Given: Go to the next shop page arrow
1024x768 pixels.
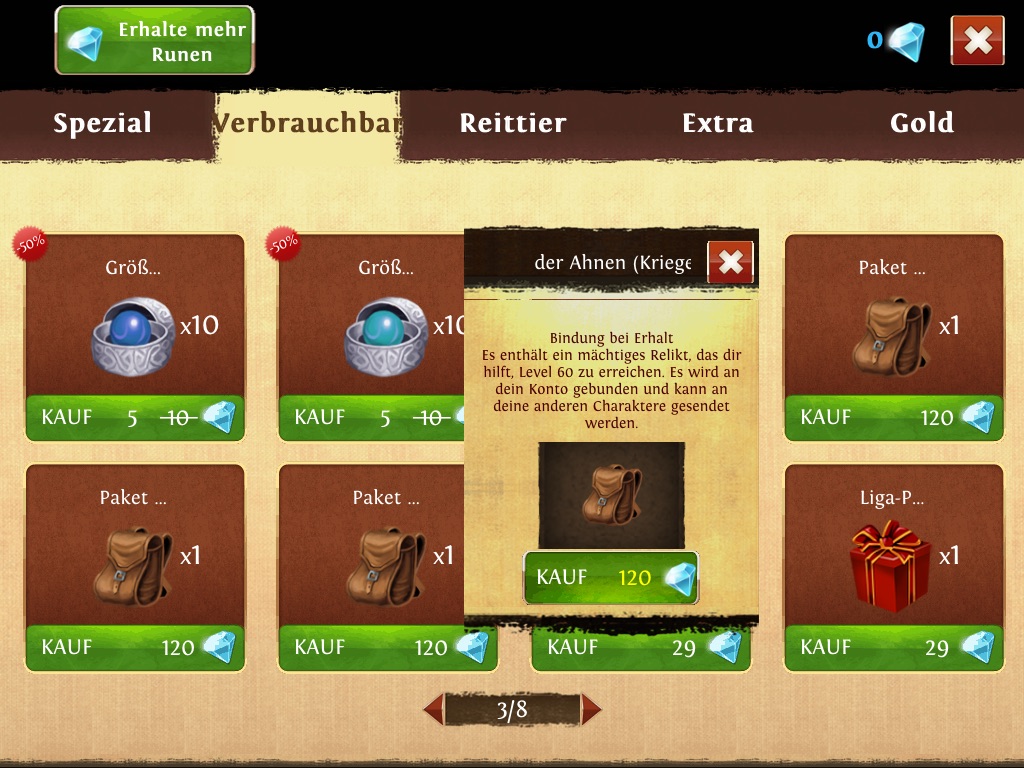Looking at the screenshot, I should click(591, 710).
